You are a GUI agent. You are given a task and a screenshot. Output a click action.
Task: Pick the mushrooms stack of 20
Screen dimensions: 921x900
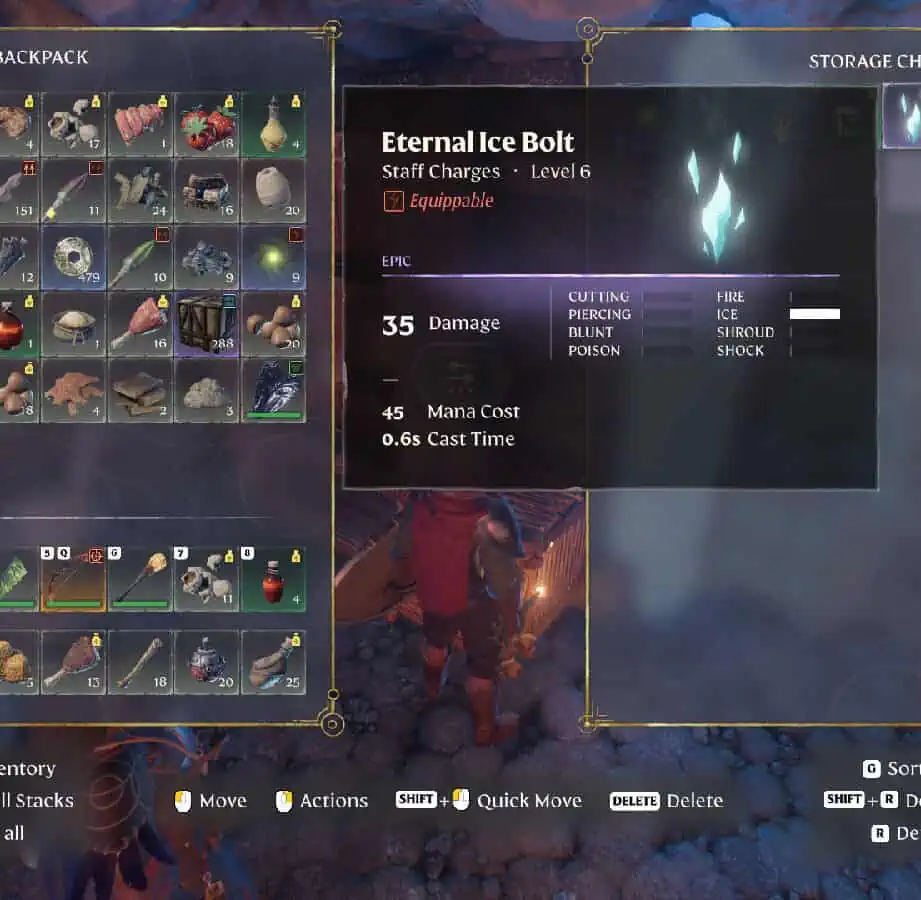[273, 323]
